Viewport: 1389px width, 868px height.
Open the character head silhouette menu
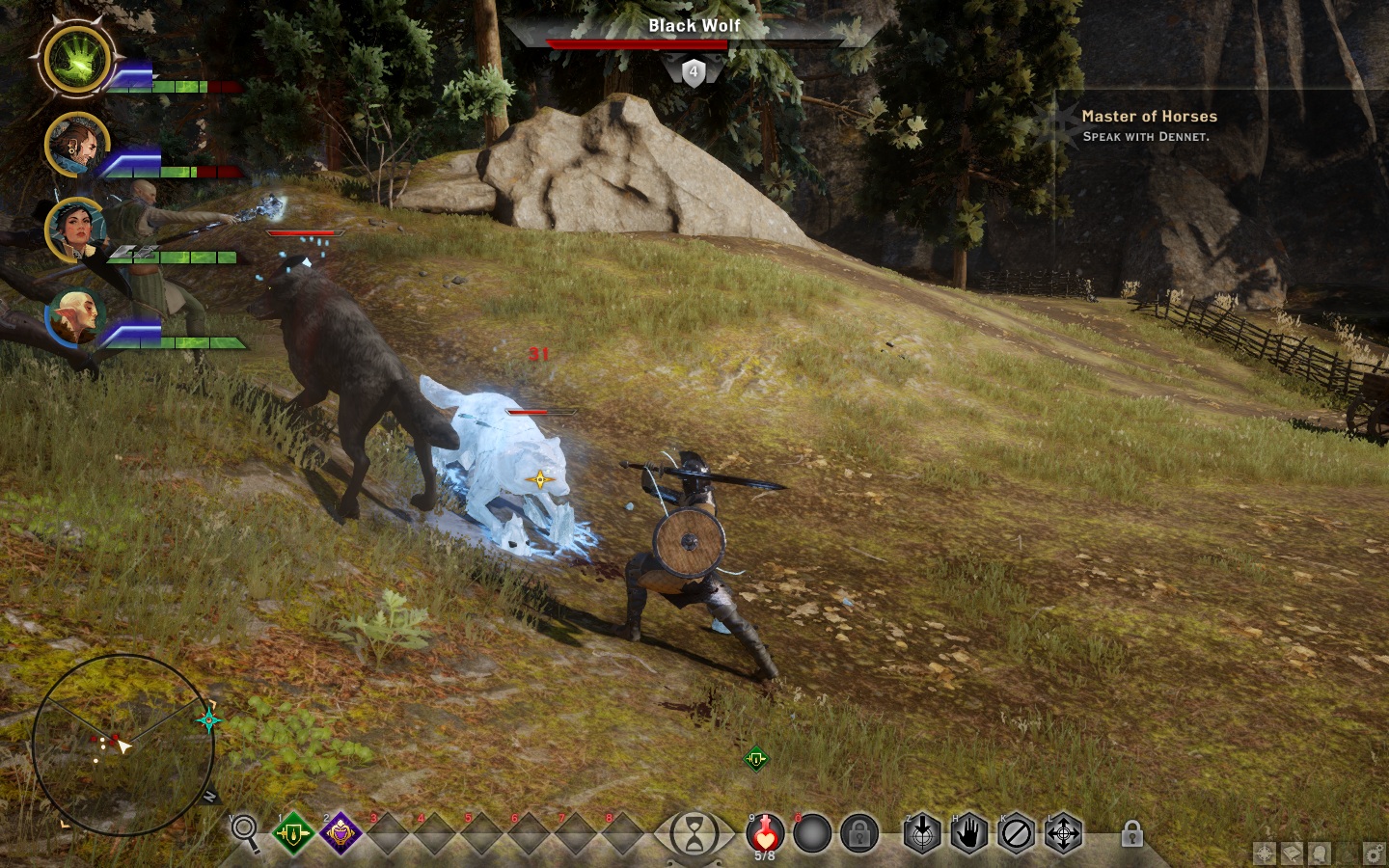pyautogui.click(x=1320, y=854)
